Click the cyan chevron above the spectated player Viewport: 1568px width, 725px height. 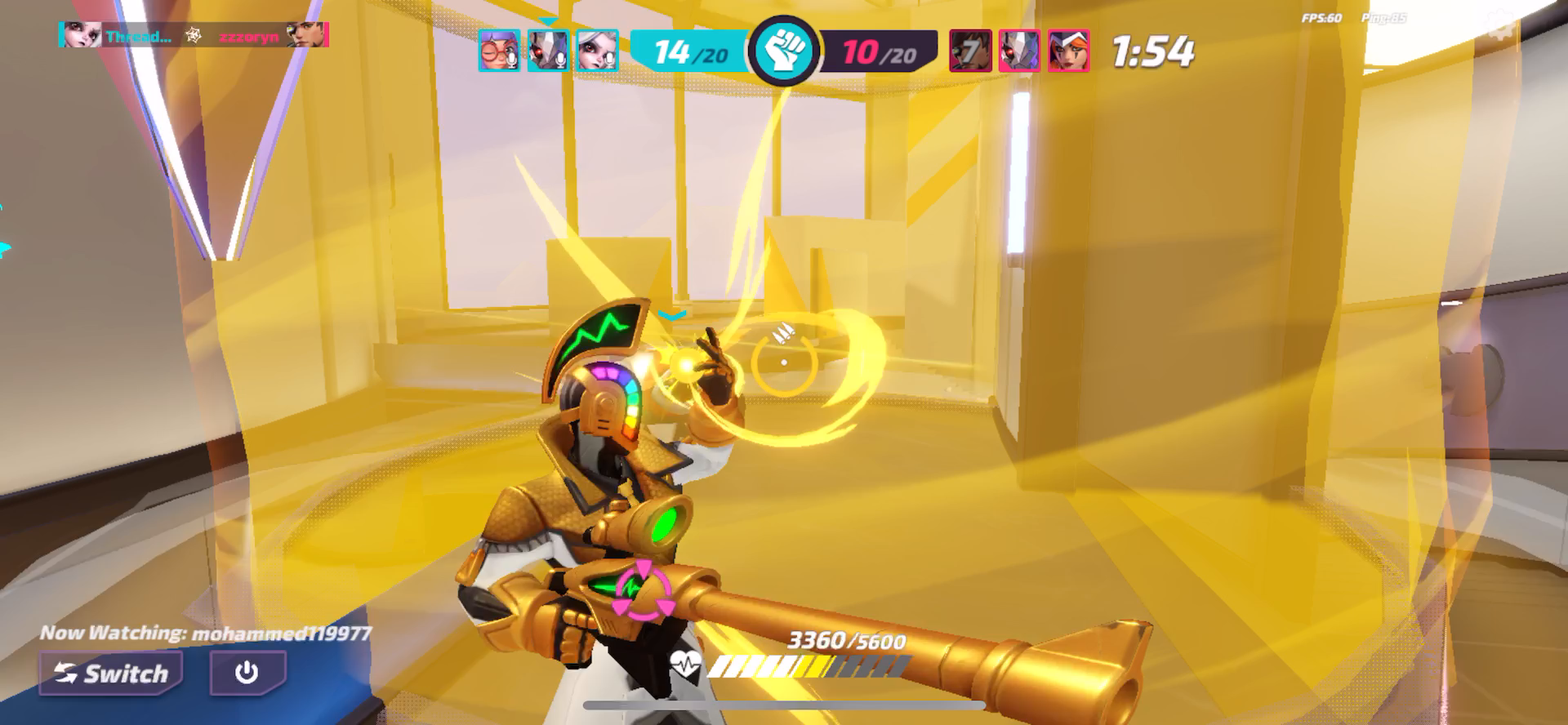coord(673,313)
